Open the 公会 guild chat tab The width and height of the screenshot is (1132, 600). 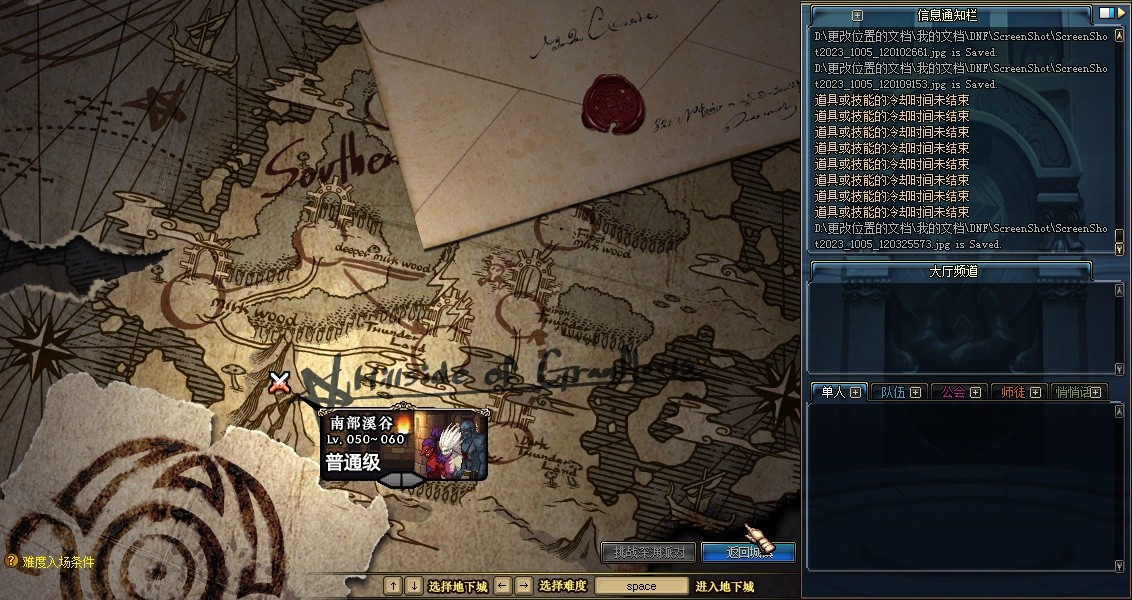[x=958, y=392]
